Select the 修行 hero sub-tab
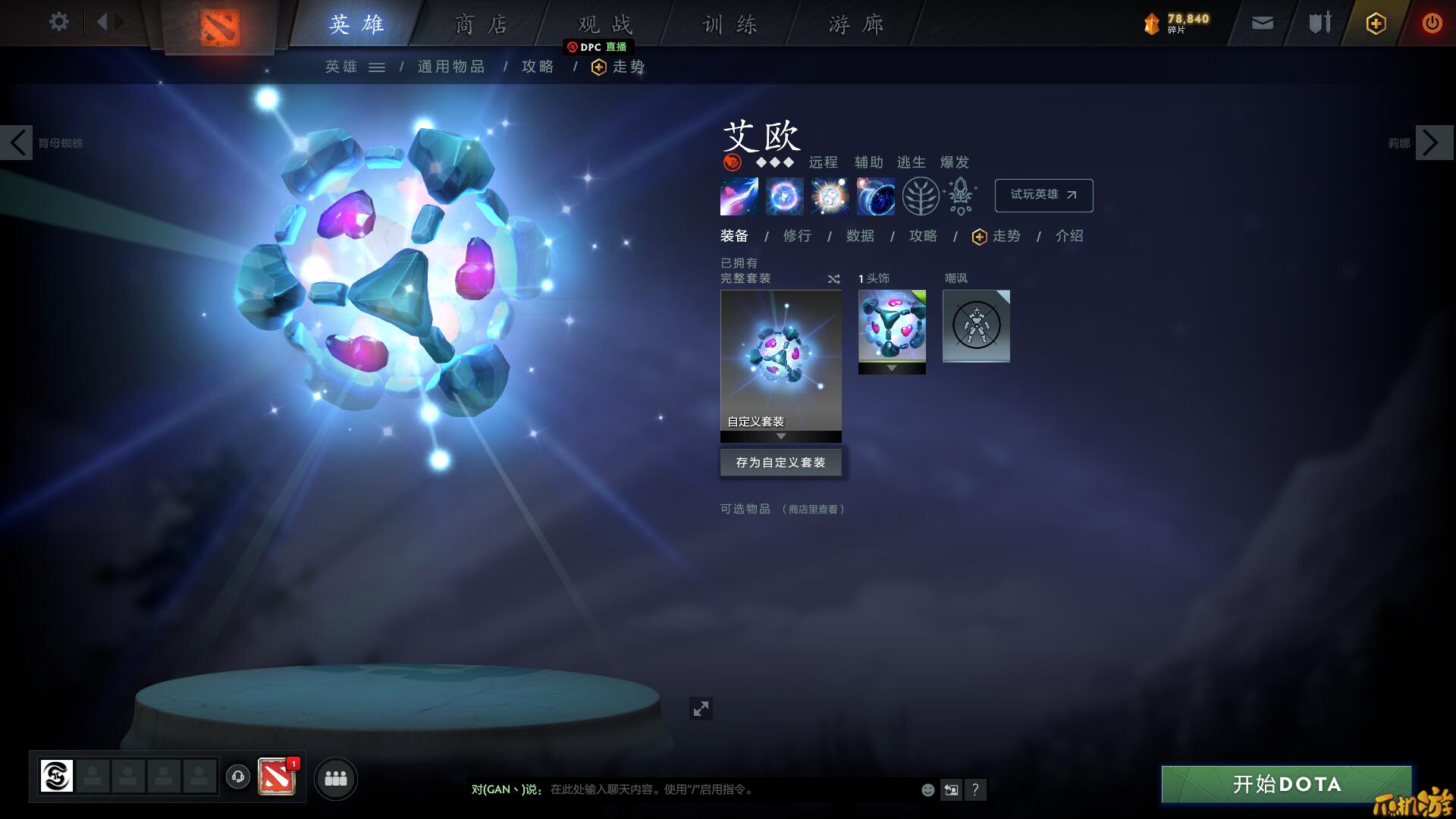1456x819 pixels. 797,236
